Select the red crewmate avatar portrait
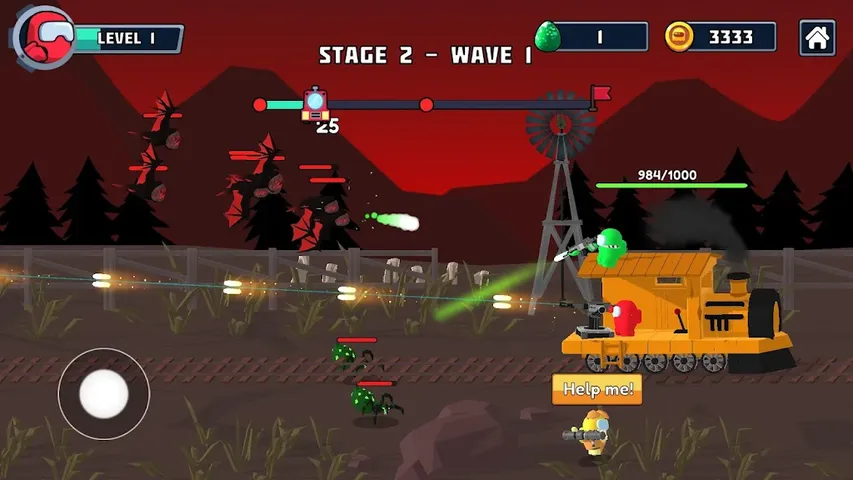 (x=45, y=37)
